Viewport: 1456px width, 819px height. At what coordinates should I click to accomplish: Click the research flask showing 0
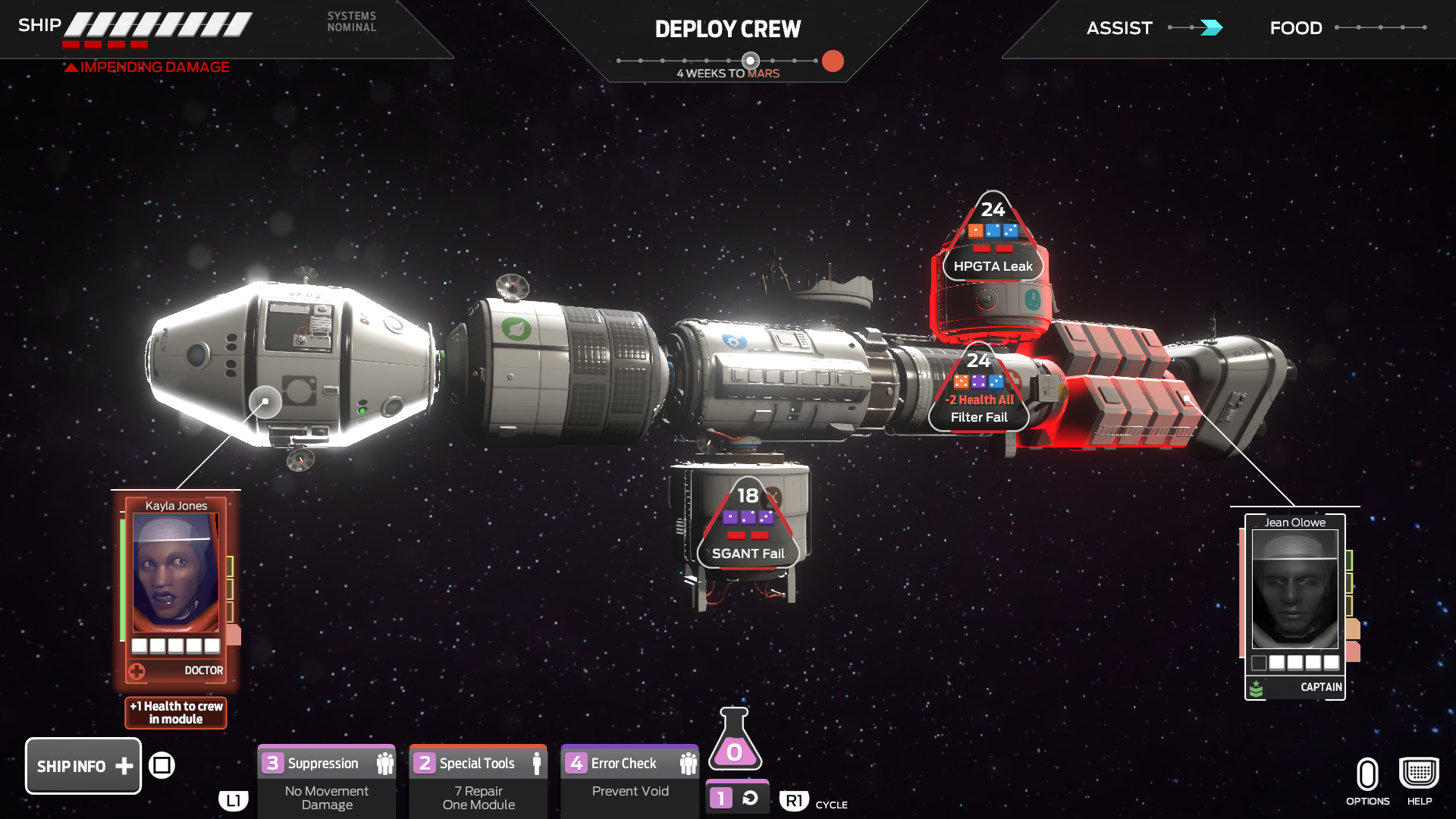point(733,752)
